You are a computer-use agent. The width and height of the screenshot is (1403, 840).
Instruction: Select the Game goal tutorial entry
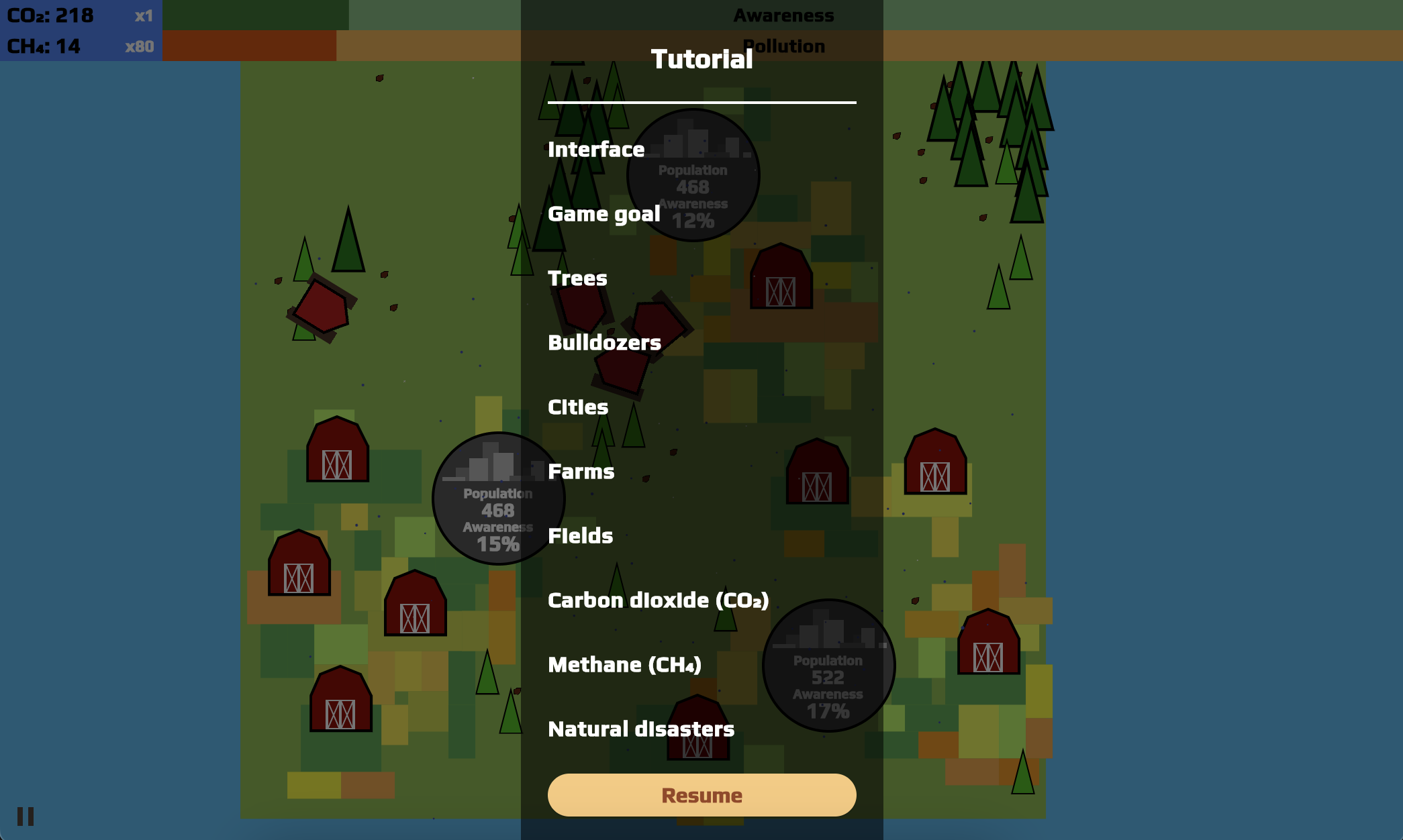[x=603, y=214]
